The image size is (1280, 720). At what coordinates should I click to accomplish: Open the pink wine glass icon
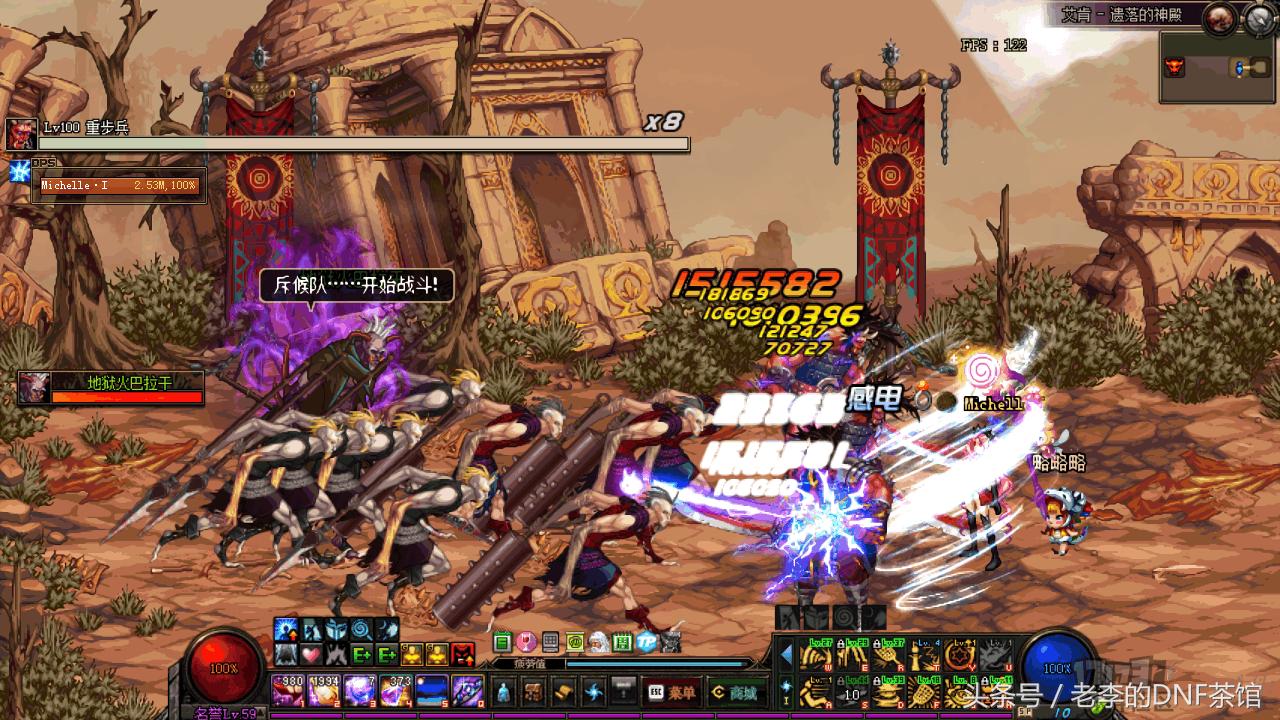coord(525,642)
